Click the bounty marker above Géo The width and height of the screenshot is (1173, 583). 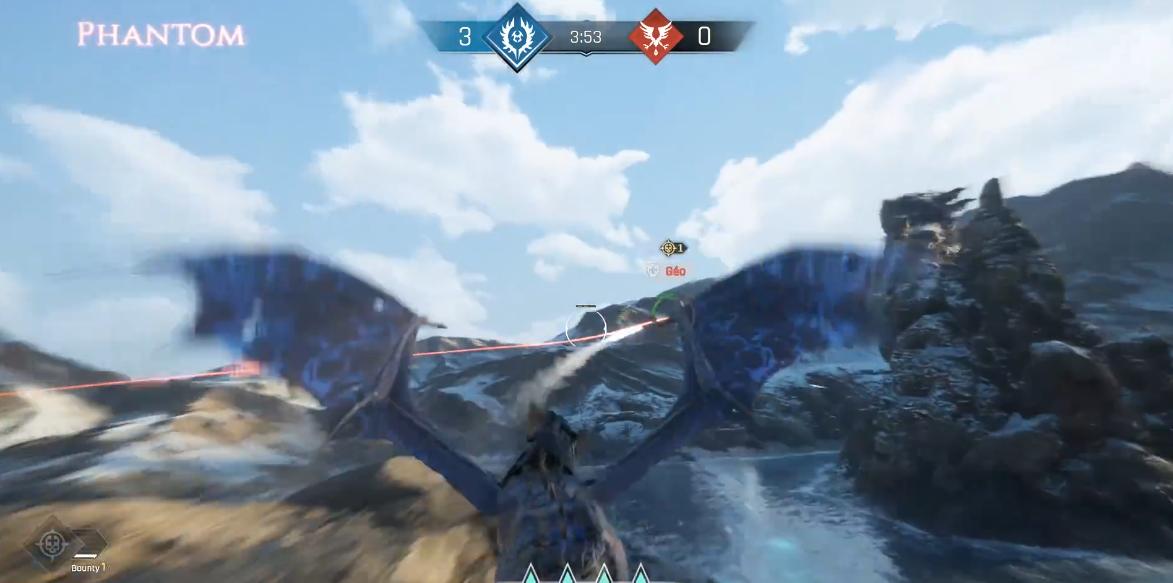[x=668, y=248]
